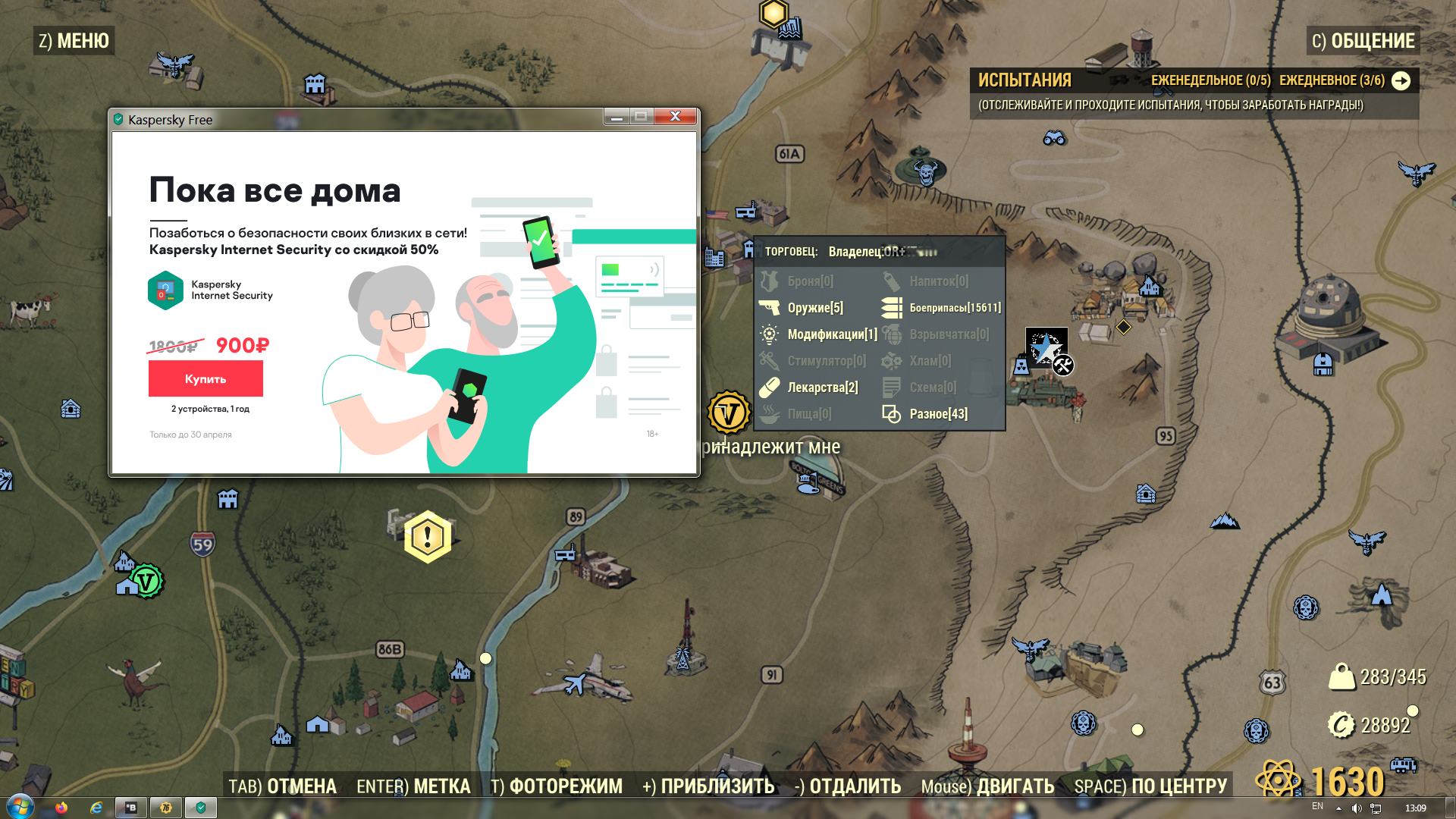
Task: Close the Kaspersky Free popup window
Action: 675,116
